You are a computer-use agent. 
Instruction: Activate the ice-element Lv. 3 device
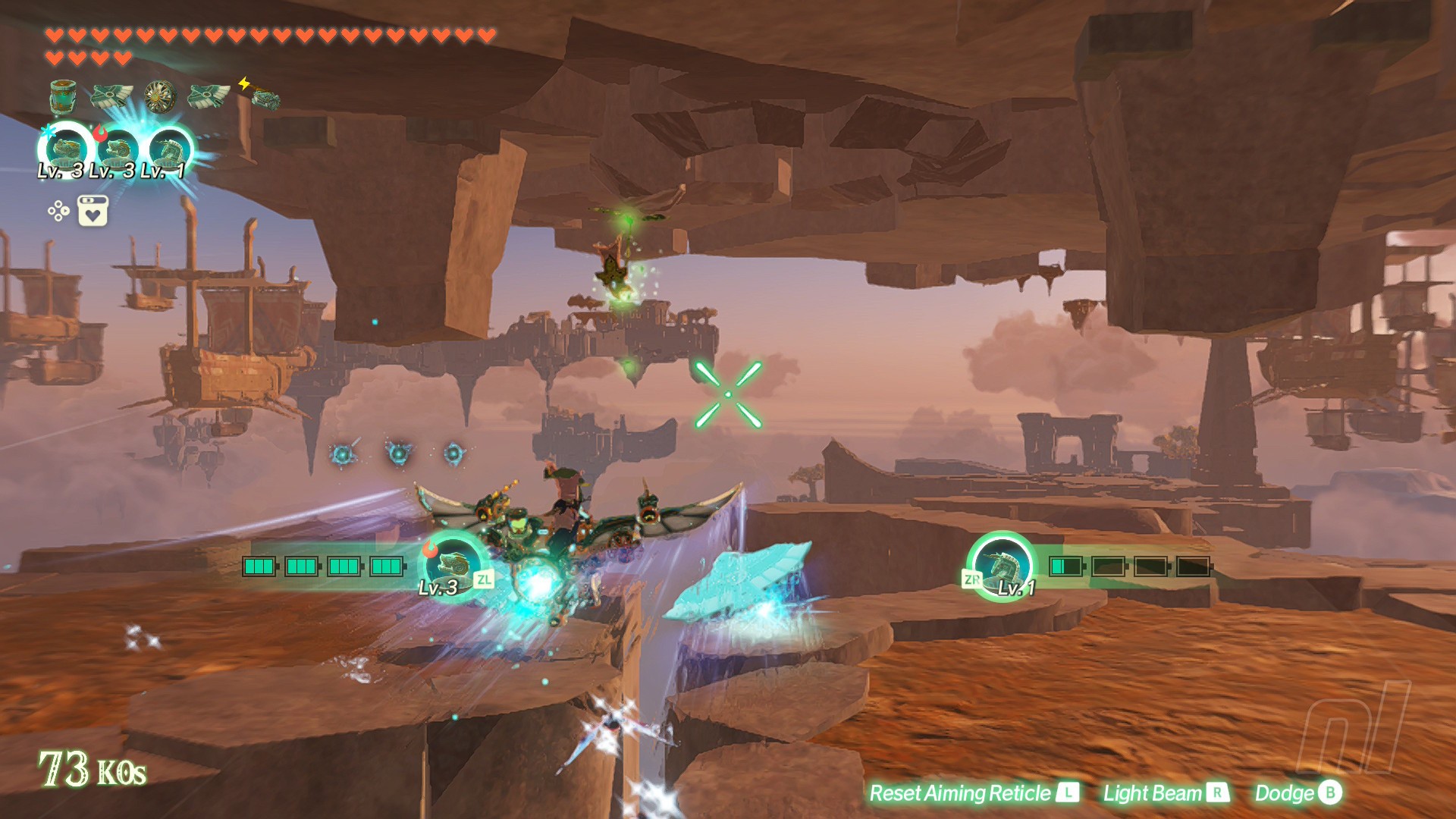coord(66,149)
